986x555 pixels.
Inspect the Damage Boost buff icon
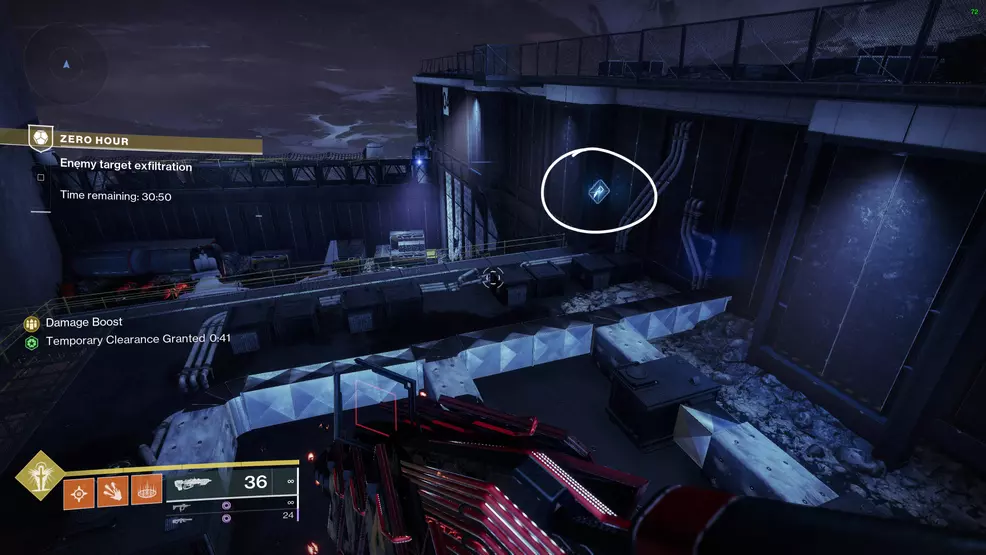(32, 323)
